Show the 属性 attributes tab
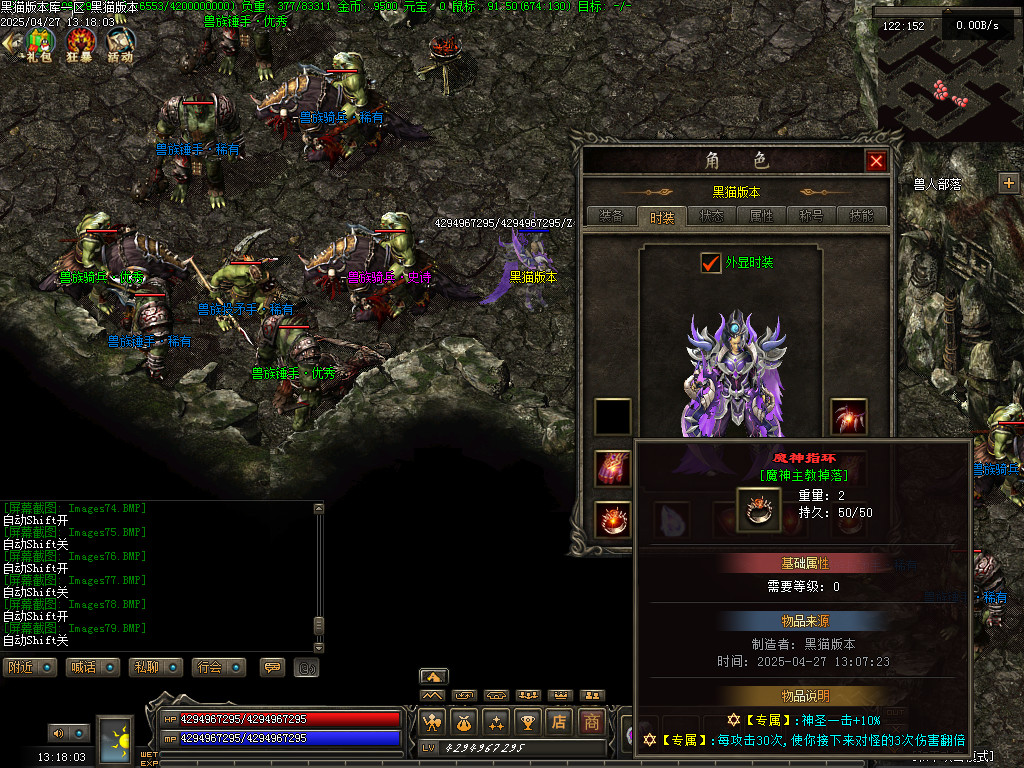The image size is (1024, 768). 762,216
